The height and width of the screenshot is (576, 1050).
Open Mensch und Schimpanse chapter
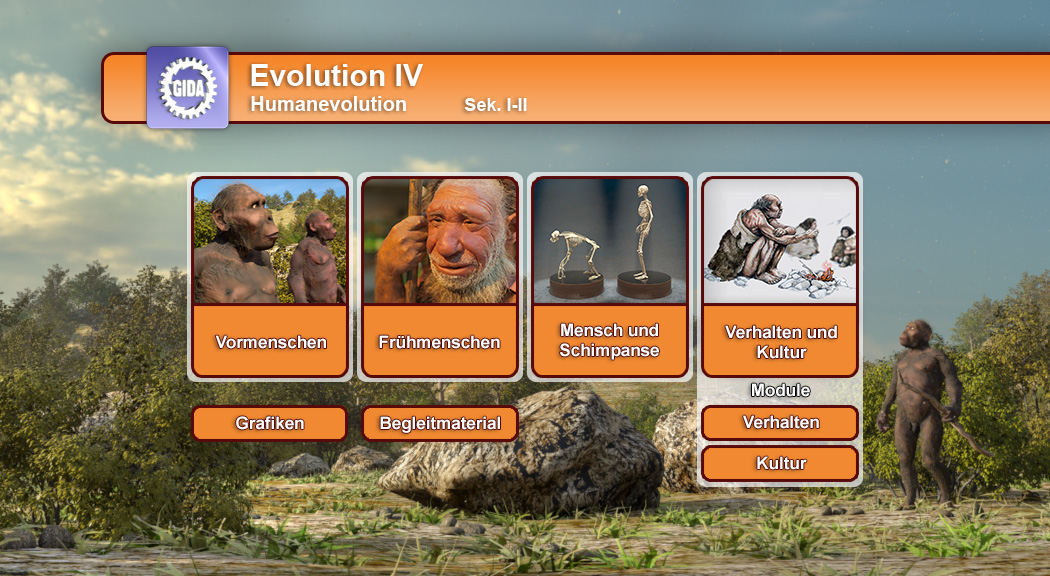pos(610,341)
